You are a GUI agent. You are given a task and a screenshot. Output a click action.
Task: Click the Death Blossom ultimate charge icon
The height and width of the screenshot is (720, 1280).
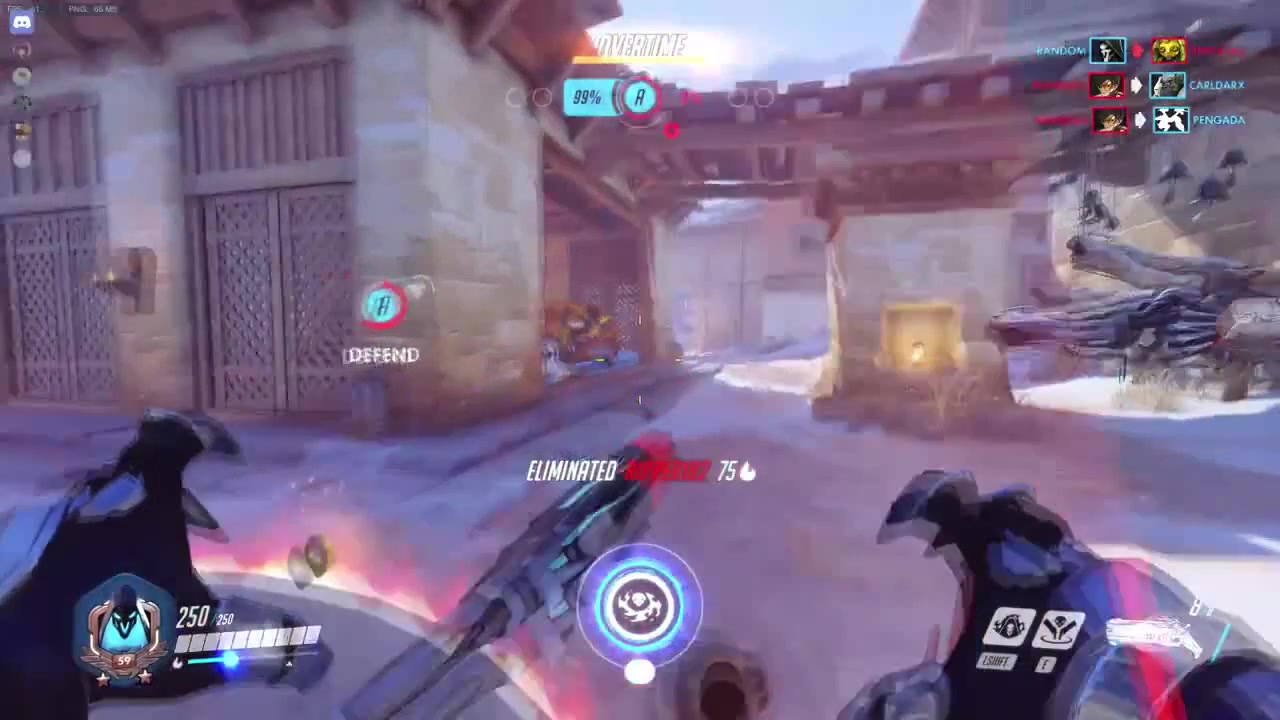coord(640,603)
